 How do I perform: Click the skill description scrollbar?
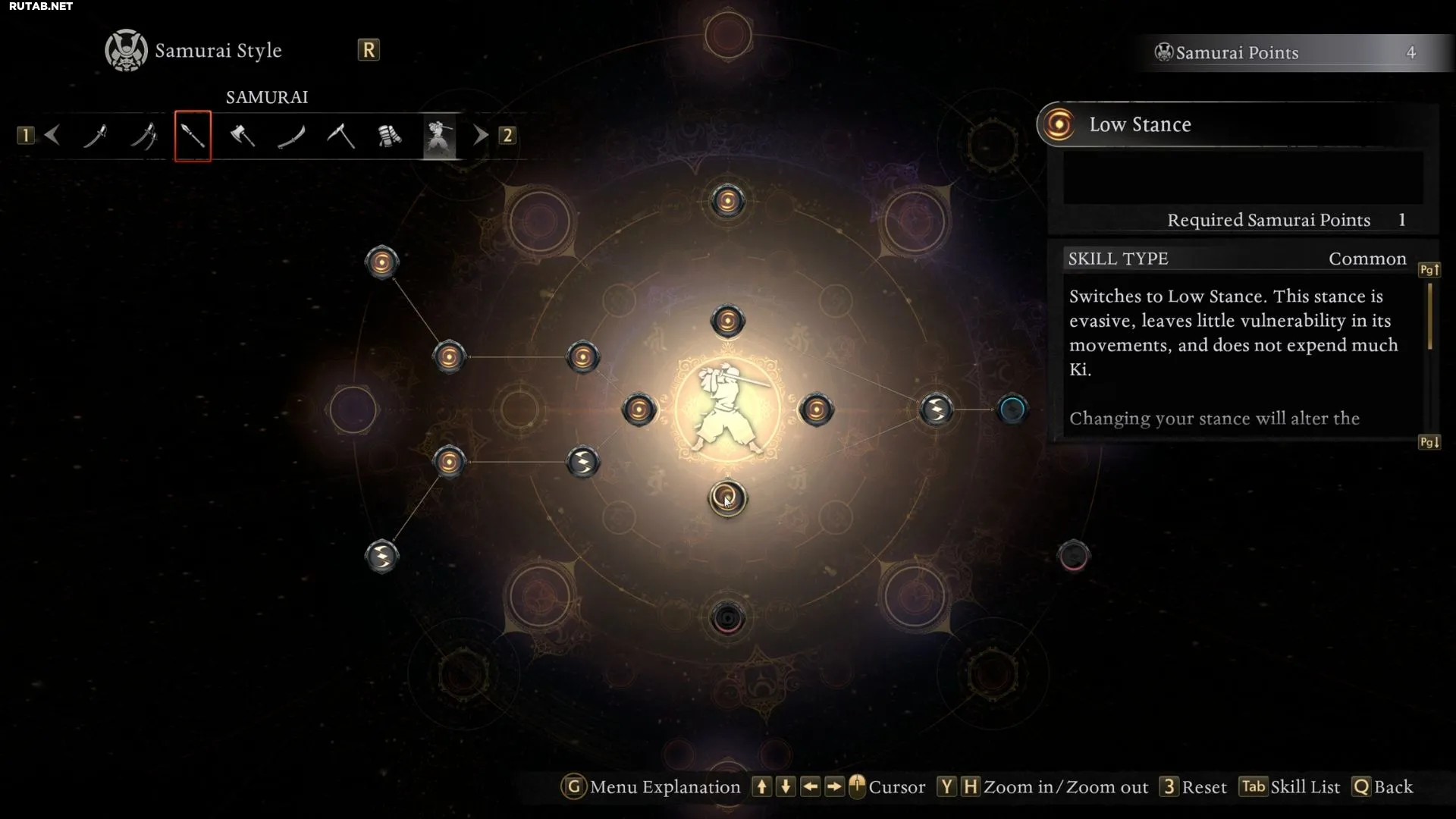coord(1429,316)
